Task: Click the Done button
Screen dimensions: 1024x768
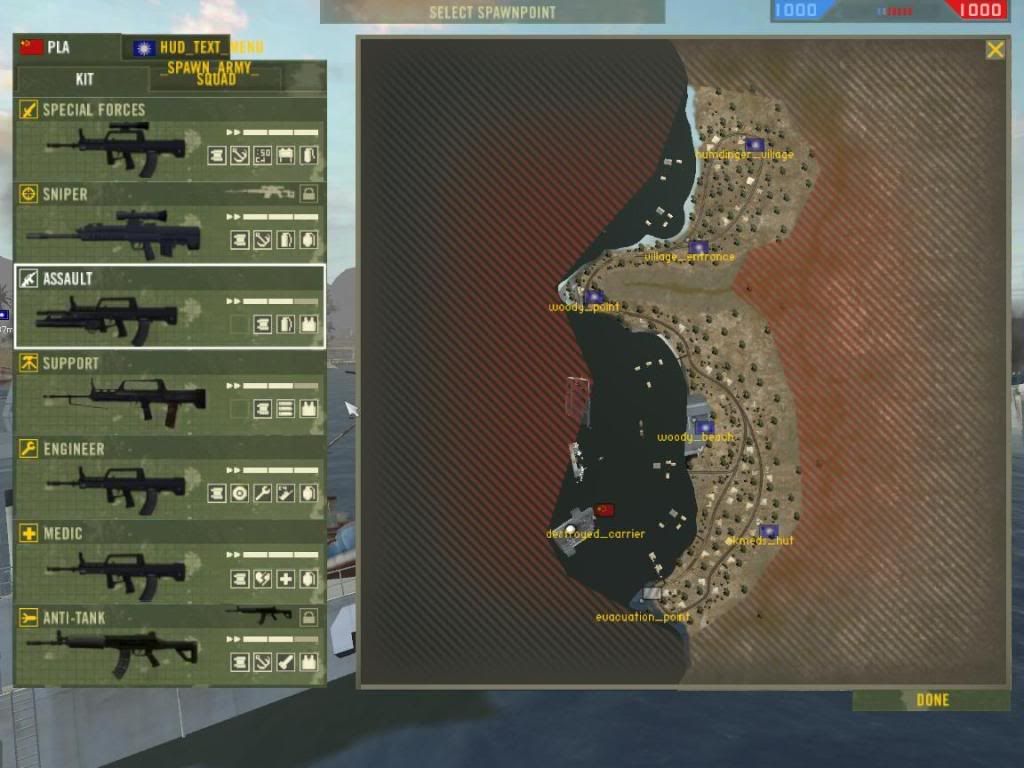Action: tap(932, 700)
